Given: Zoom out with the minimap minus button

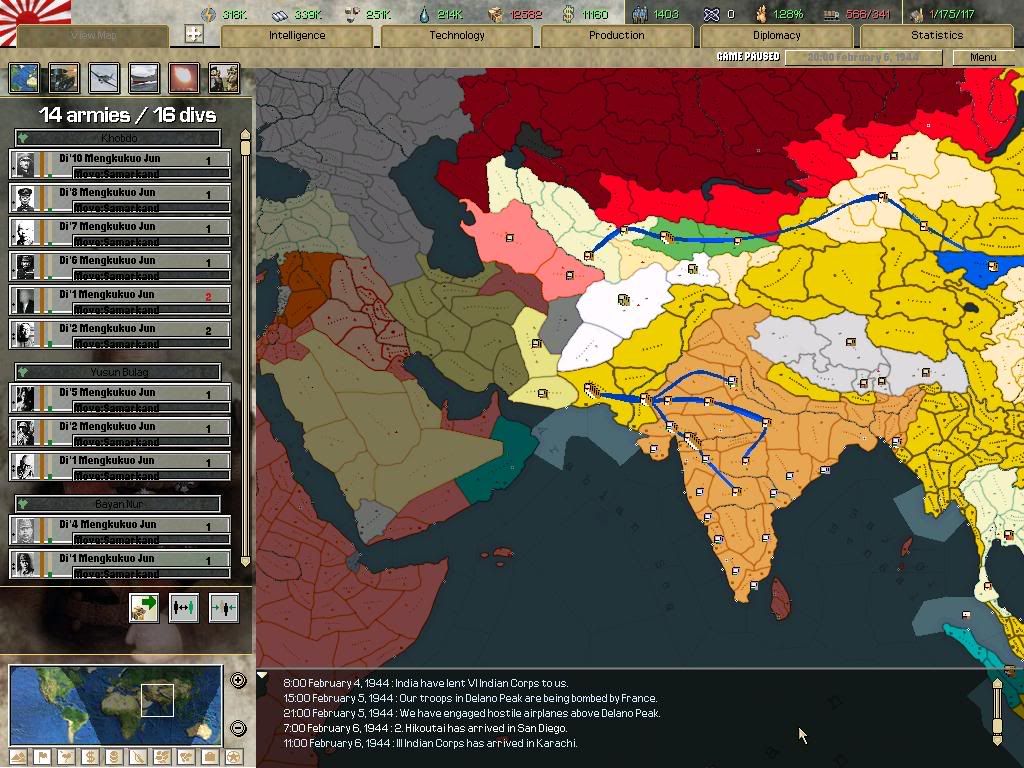Looking at the screenshot, I should [x=238, y=728].
